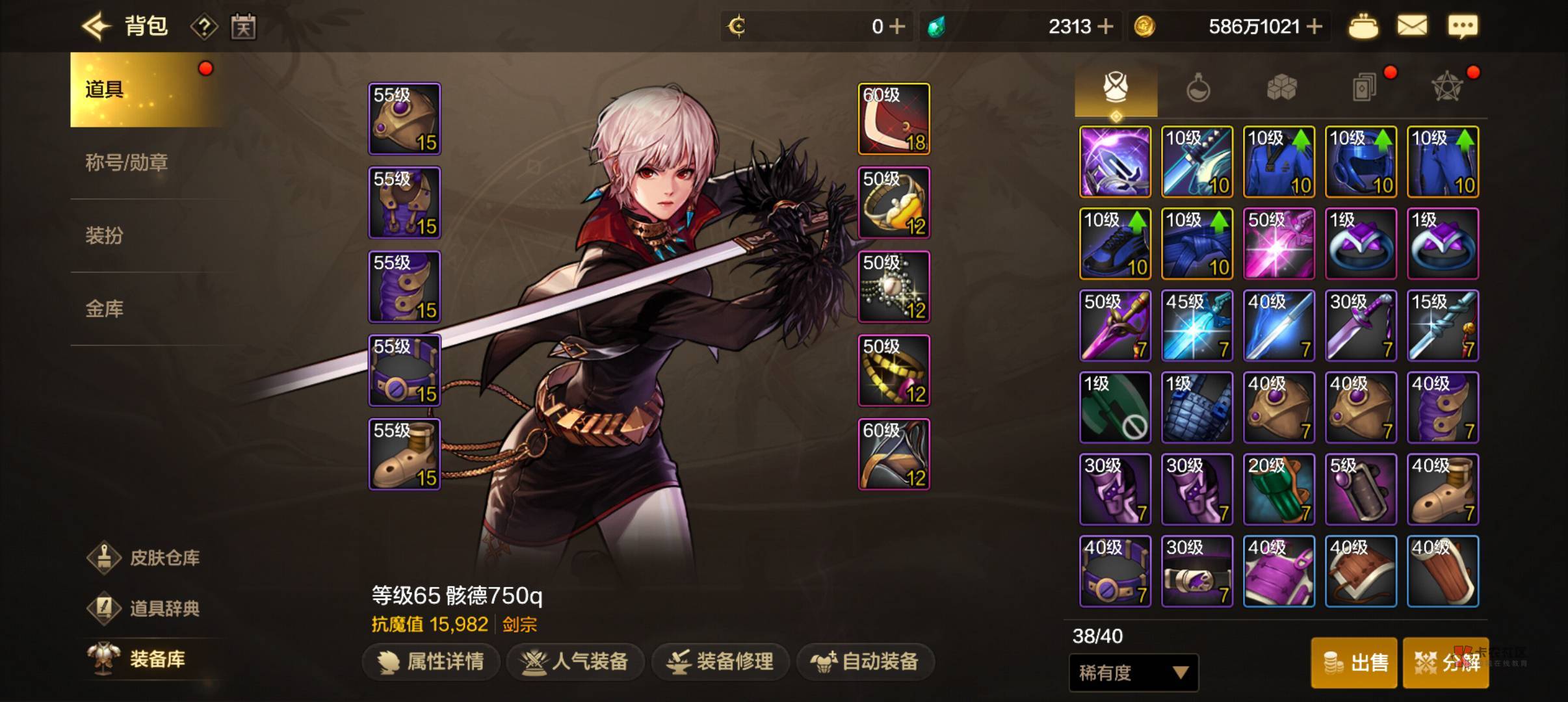Open the chat speech bubble icon

click(1463, 27)
